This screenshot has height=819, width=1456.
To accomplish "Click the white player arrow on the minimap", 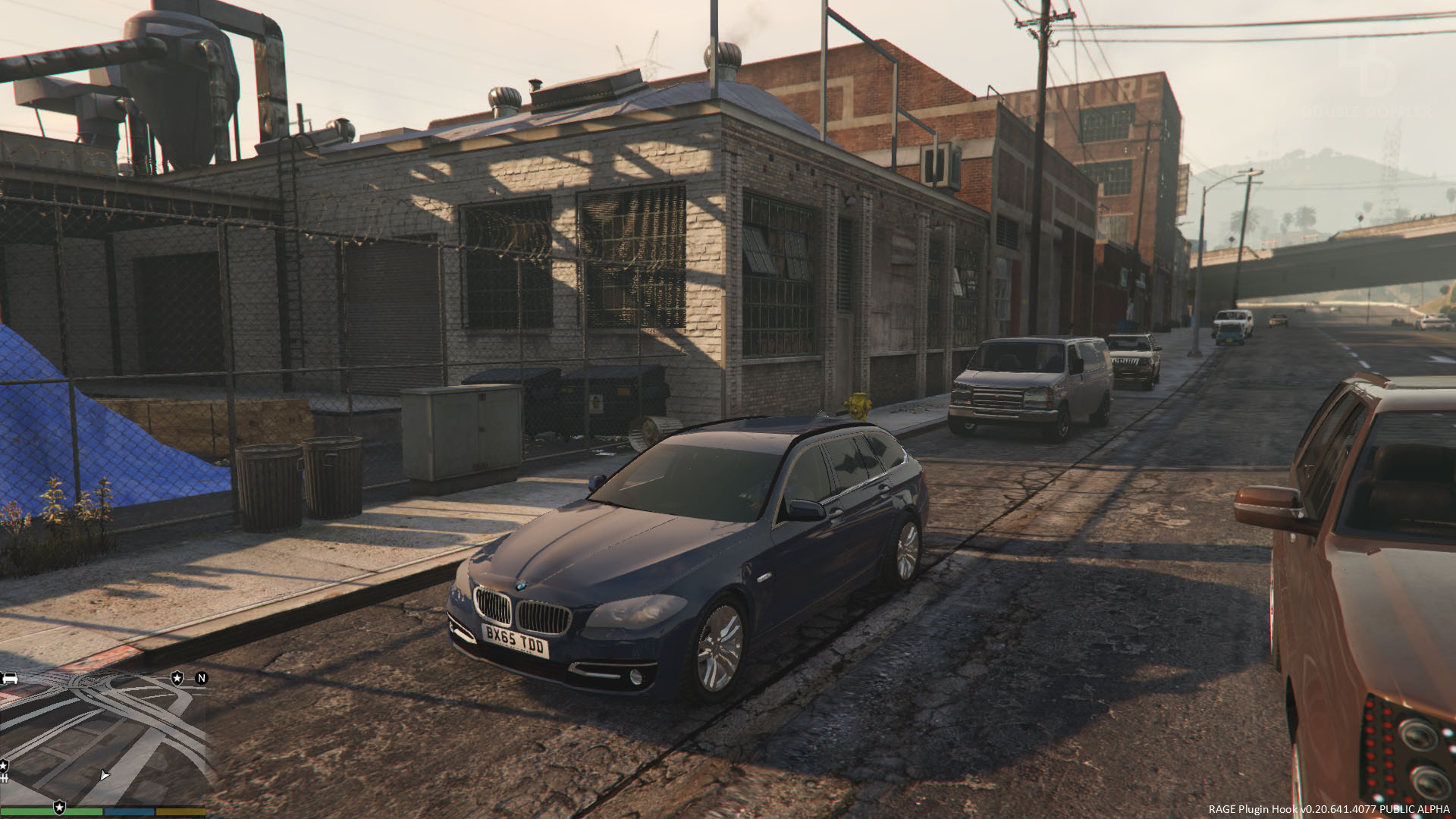I will pyautogui.click(x=105, y=775).
